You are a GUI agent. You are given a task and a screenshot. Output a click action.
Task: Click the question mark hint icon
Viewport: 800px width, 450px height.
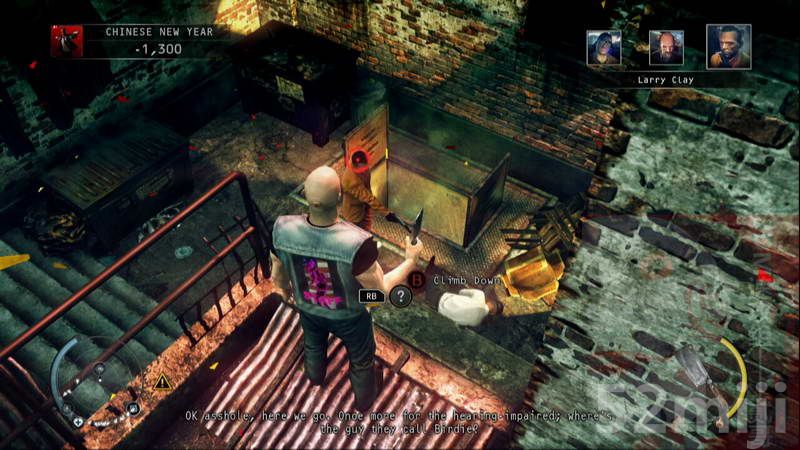coord(400,295)
